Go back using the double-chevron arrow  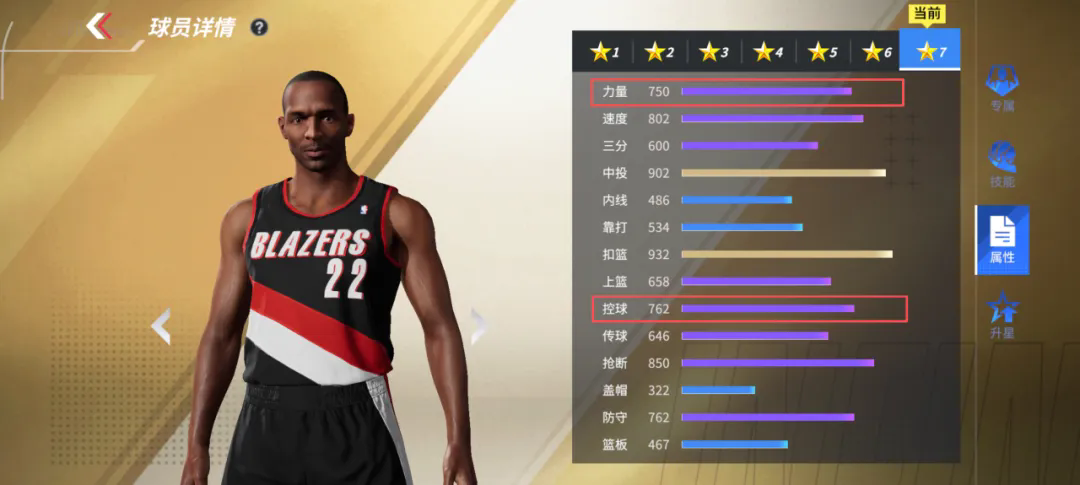(x=99, y=26)
